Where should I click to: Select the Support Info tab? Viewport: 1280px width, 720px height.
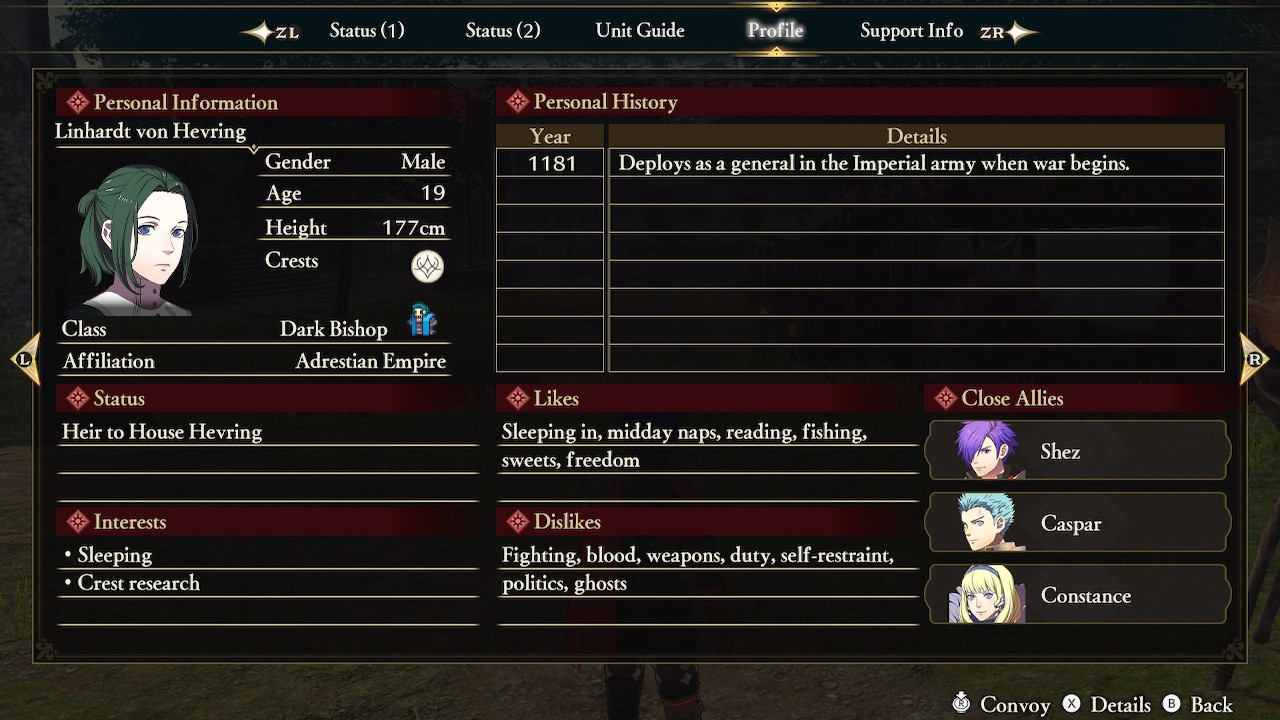[x=911, y=30]
